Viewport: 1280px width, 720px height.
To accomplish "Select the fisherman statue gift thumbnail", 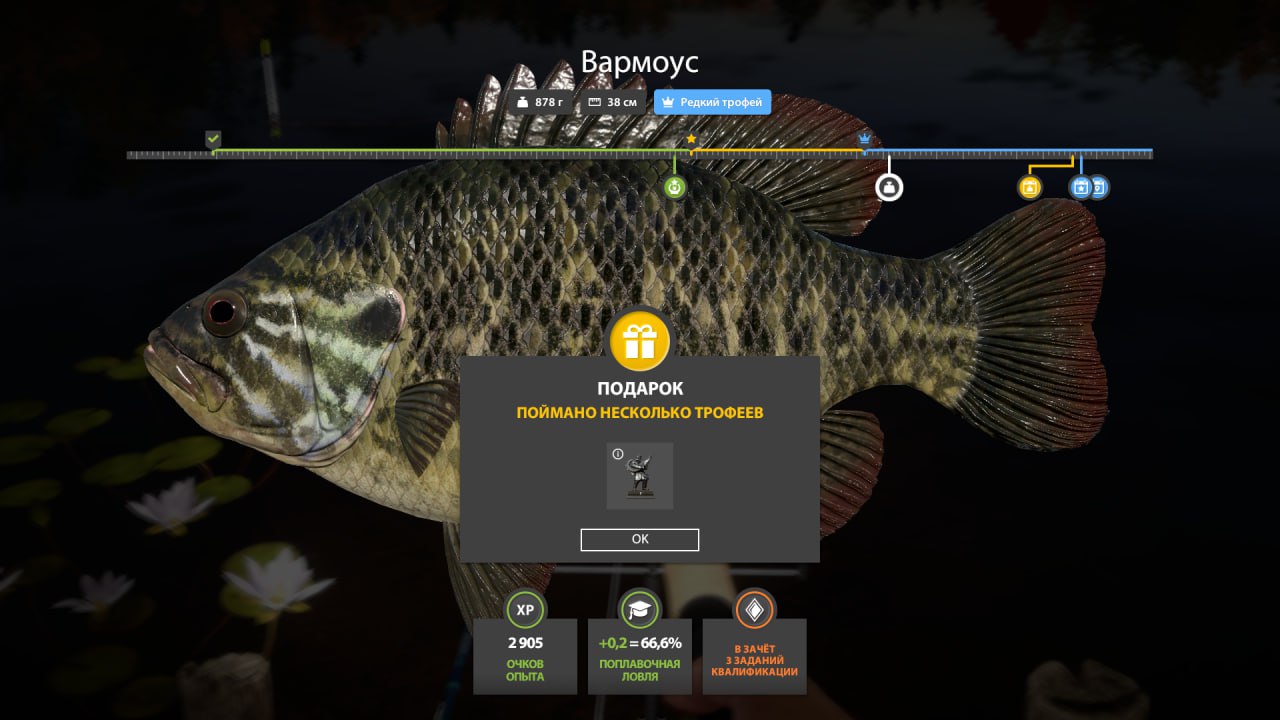I will point(640,476).
